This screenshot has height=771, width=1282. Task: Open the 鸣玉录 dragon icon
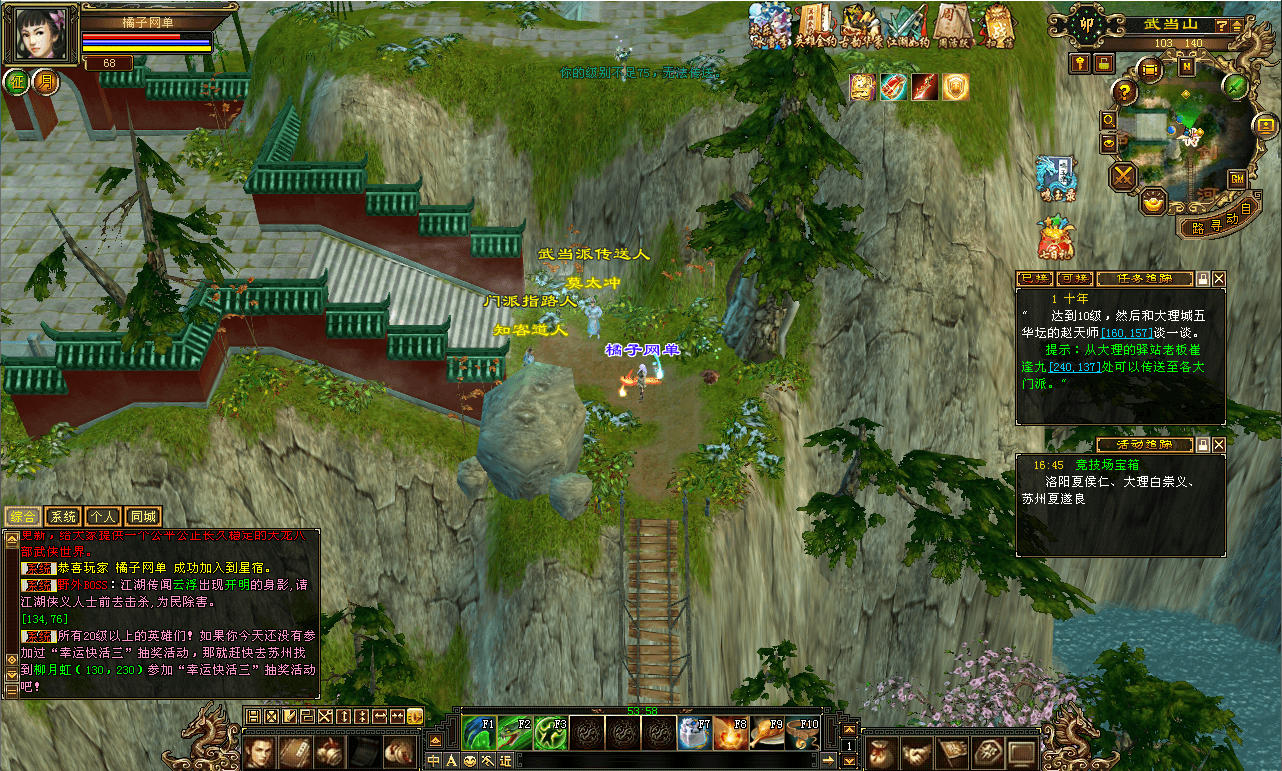[x=1056, y=175]
